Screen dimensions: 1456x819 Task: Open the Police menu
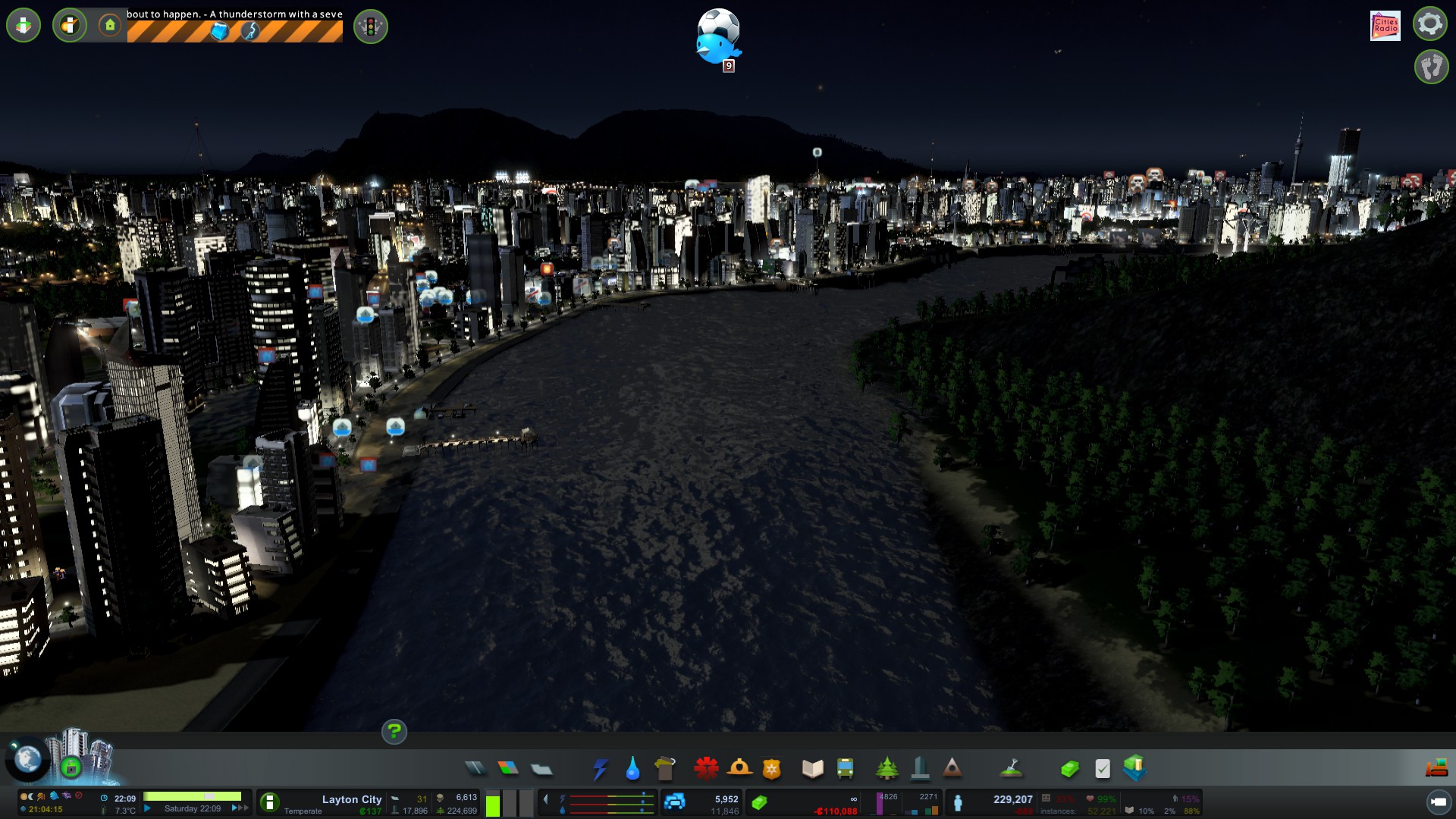point(771,769)
